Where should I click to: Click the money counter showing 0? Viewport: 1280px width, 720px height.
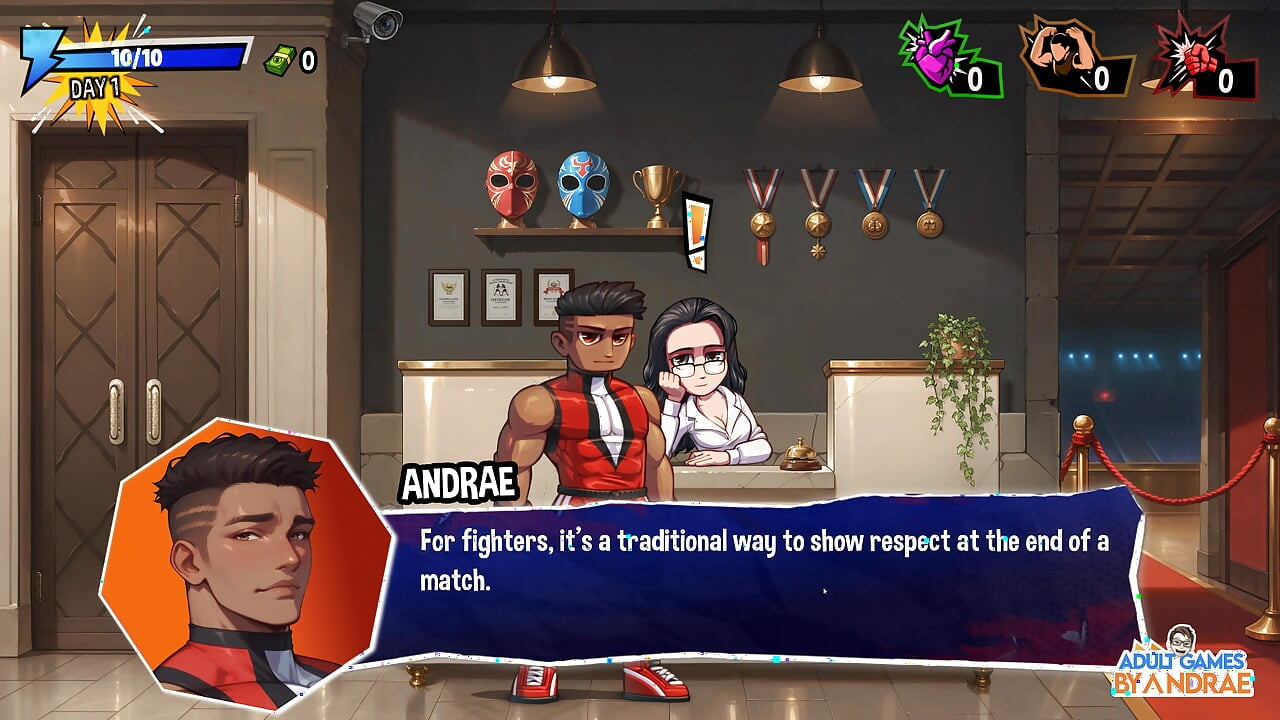coord(308,57)
